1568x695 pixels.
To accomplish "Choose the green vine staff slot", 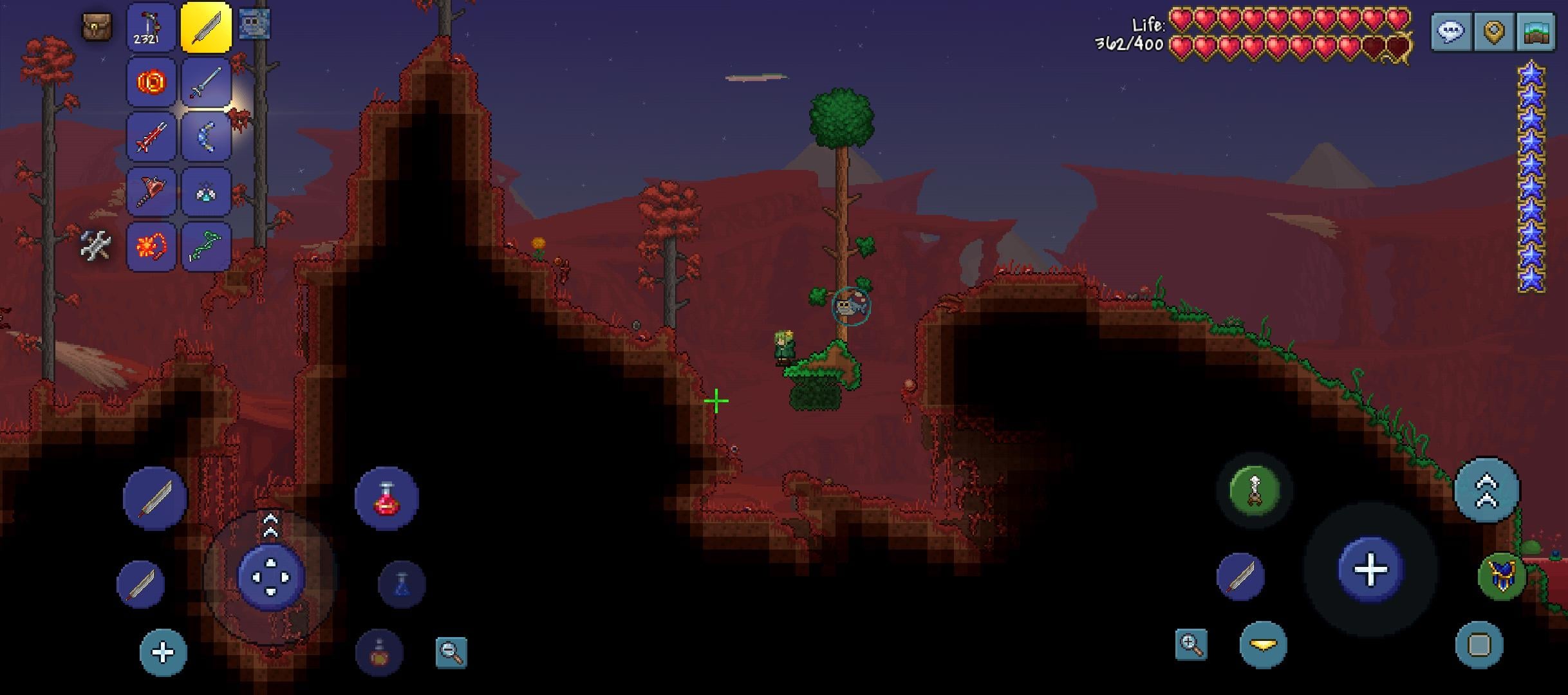I will click(x=206, y=246).
